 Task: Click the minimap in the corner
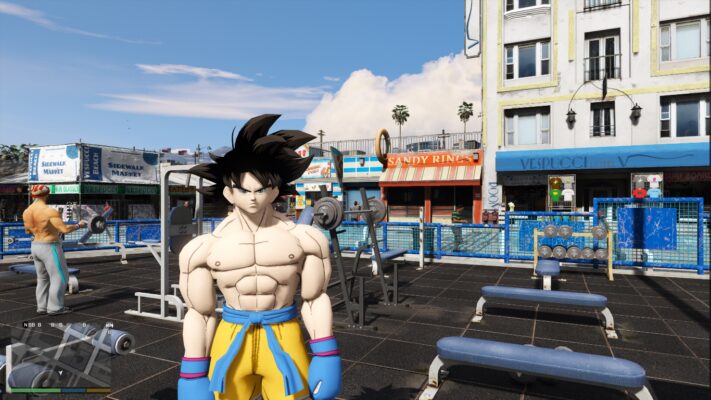click(x=57, y=354)
